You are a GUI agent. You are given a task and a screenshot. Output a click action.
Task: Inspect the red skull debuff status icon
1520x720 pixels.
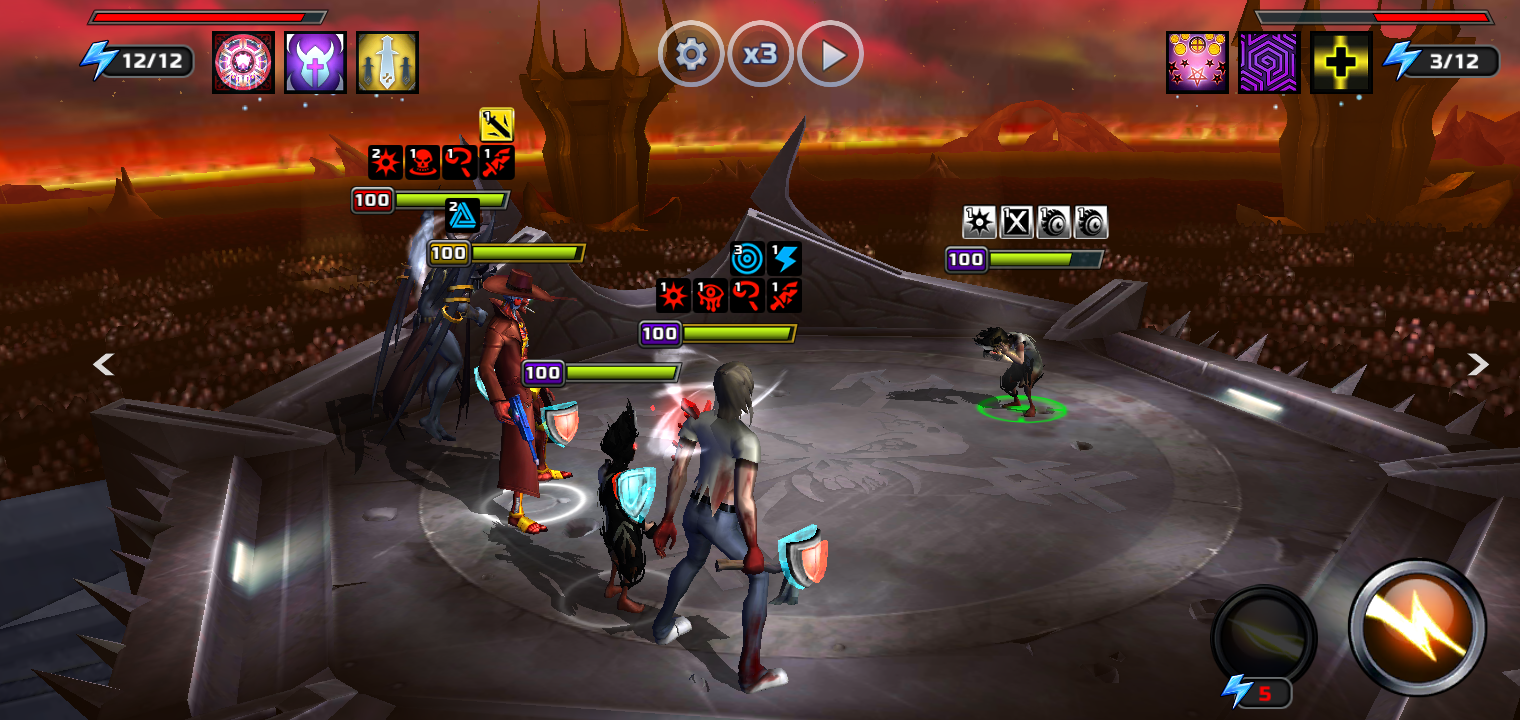point(423,162)
